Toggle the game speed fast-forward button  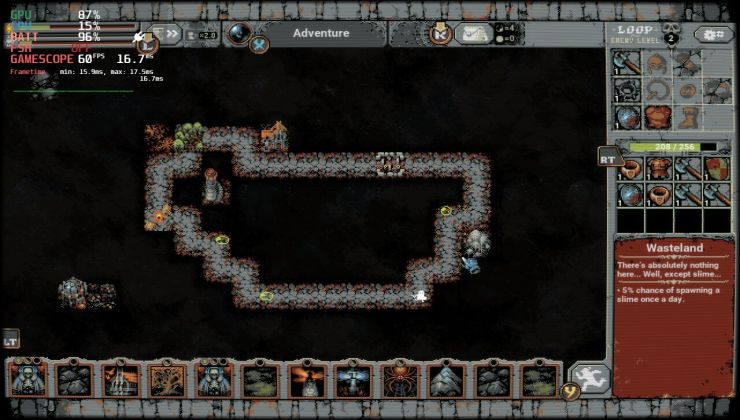(173, 34)
